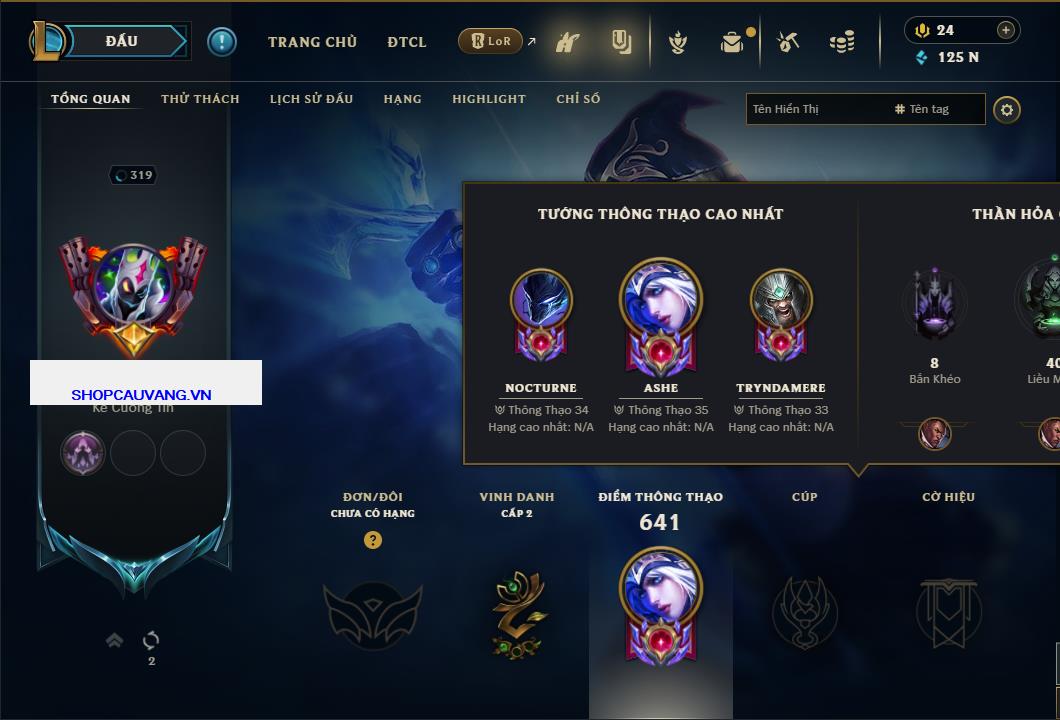Show the HIGHLIGHT tab
This screenshot has height=720, width=1060.
(488, 99)
